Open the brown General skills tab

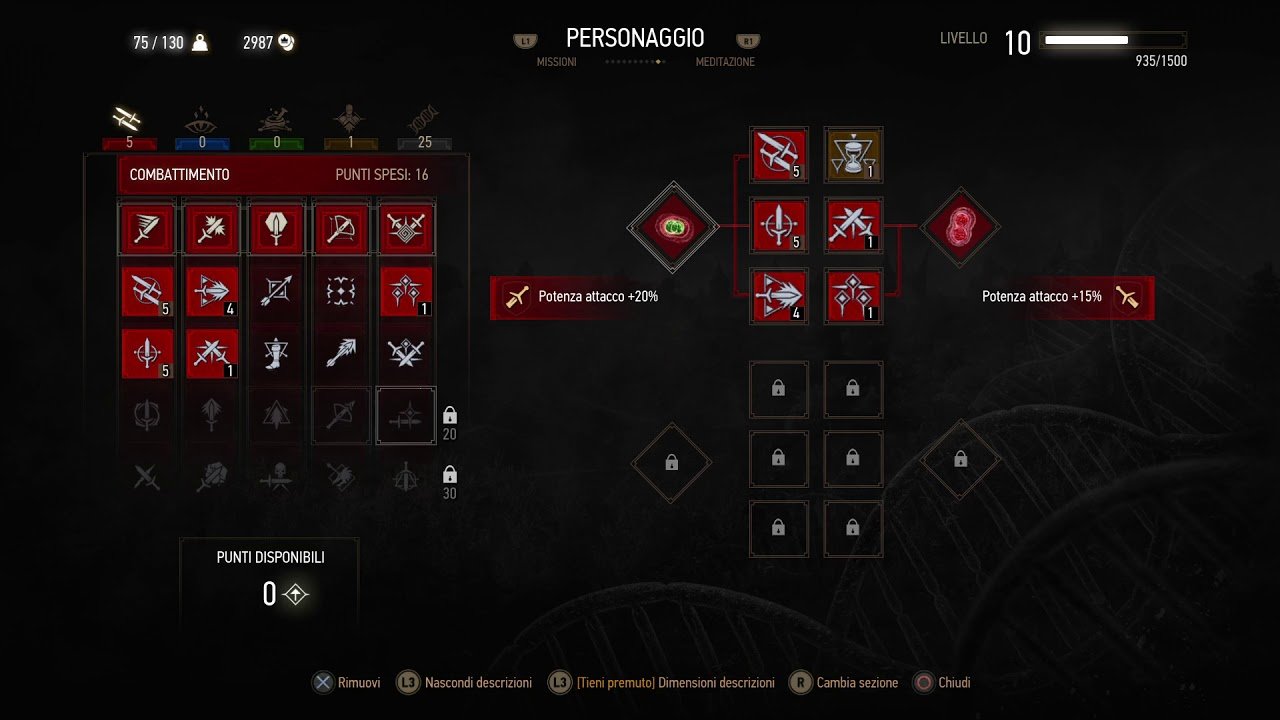(x=350, y=122)
